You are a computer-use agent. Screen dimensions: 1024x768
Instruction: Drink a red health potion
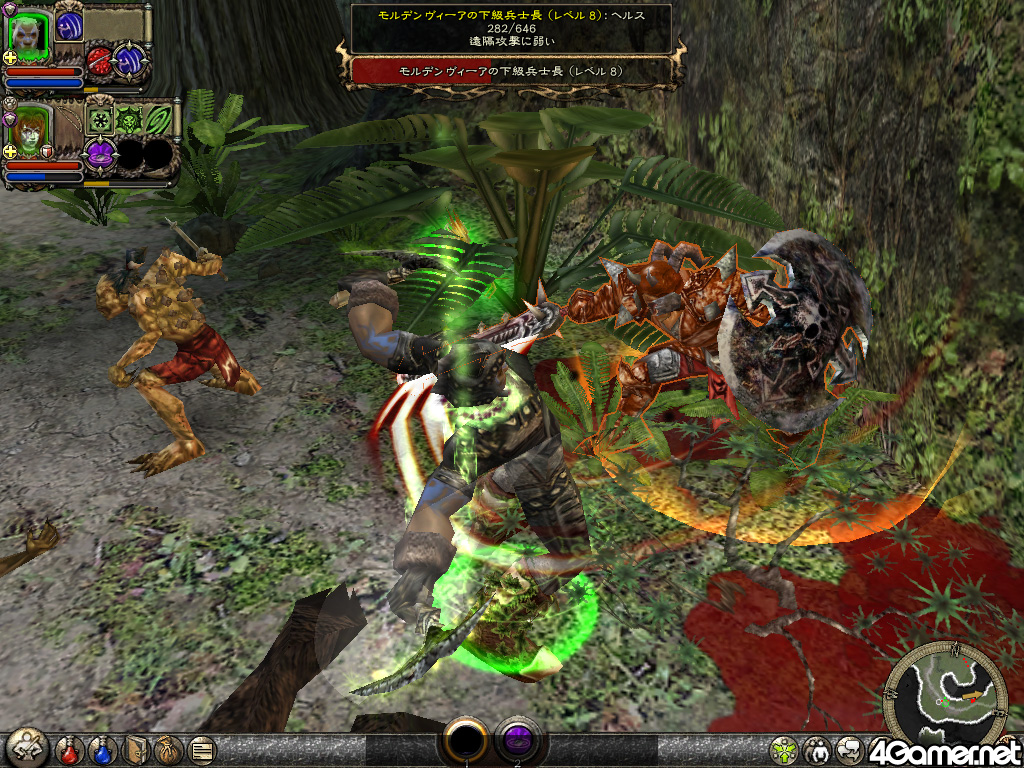point(69,750)
